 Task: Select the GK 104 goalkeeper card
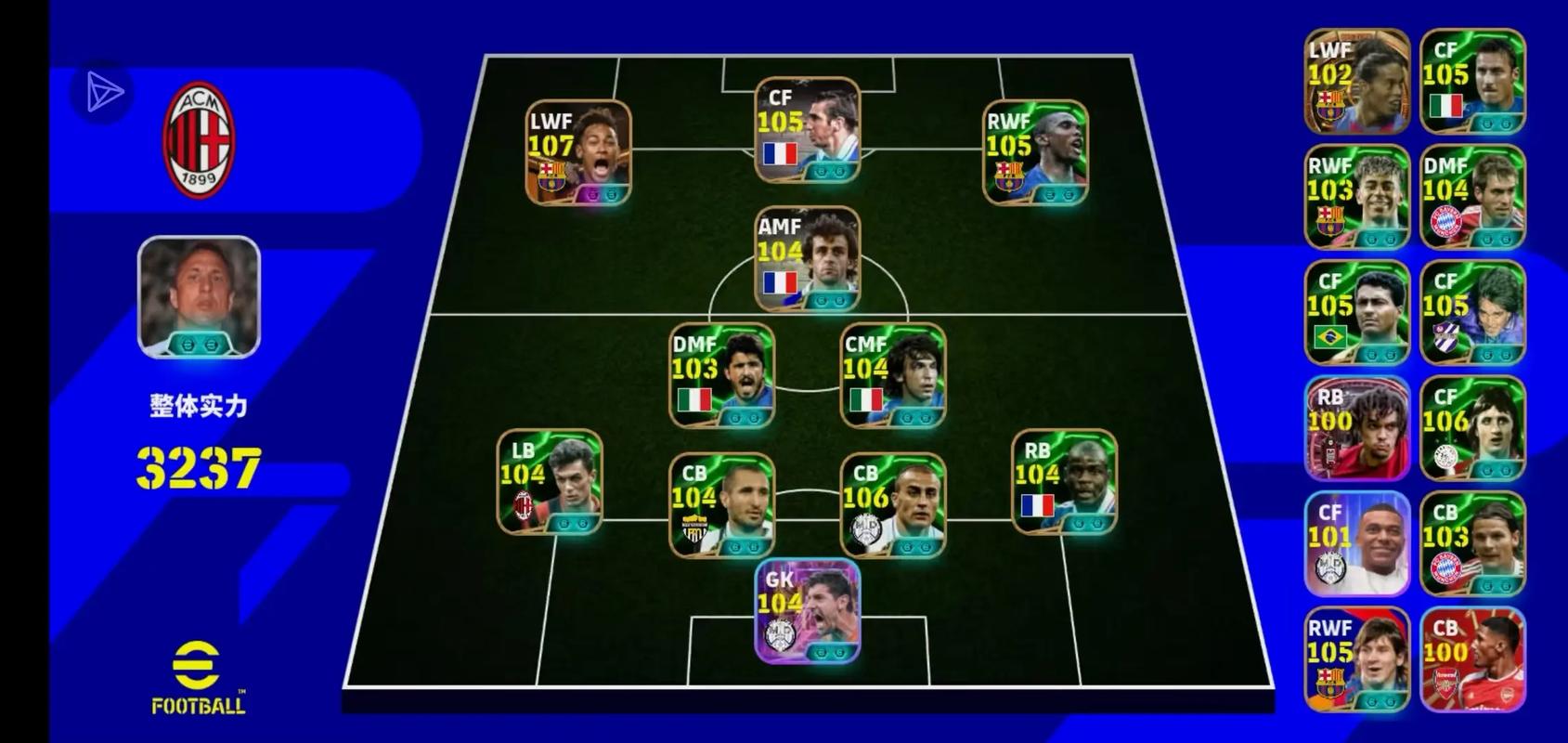coord(807,611)
